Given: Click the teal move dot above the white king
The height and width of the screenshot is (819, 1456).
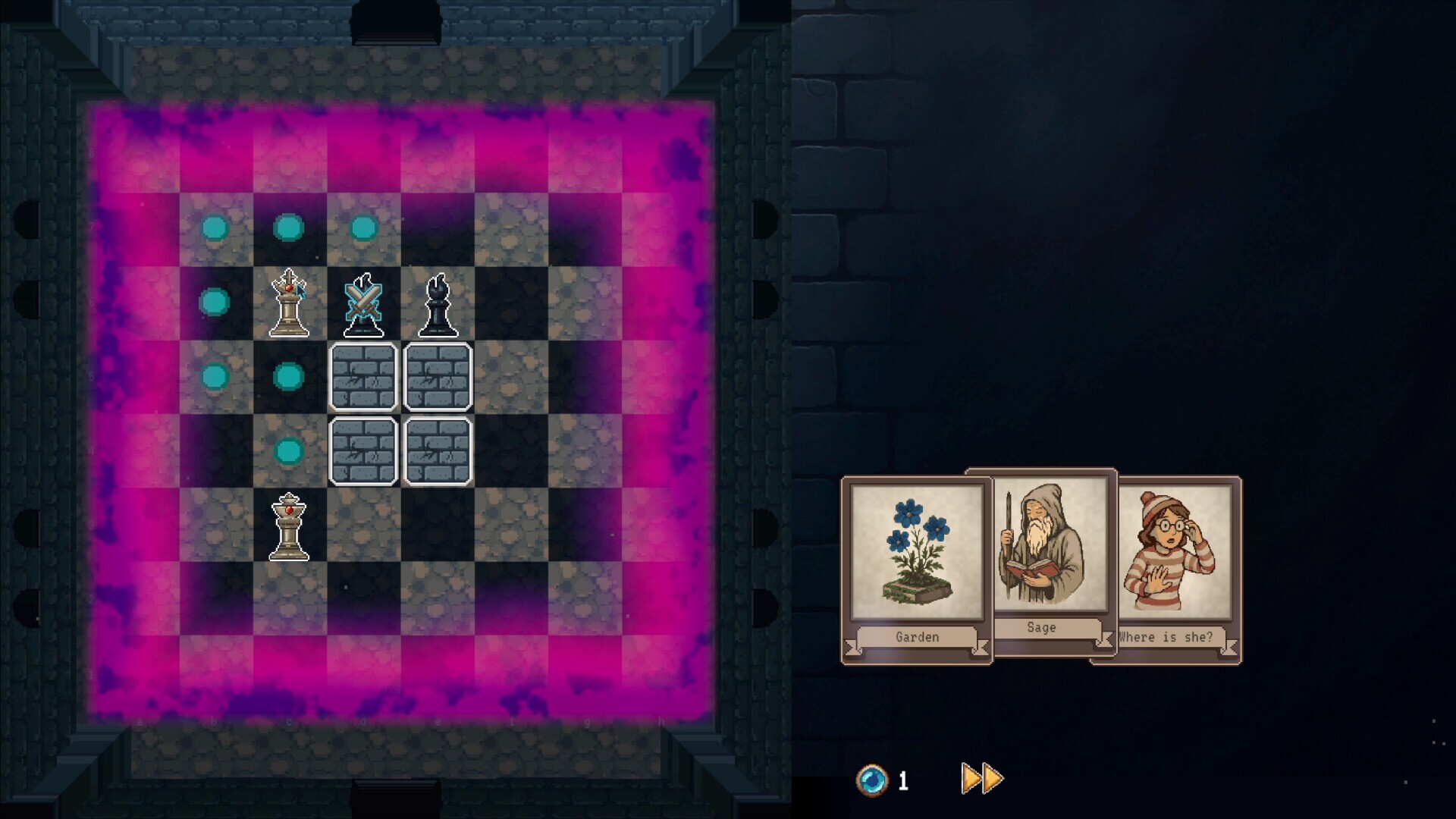Looking at the screenshot, I should [288, 225].
